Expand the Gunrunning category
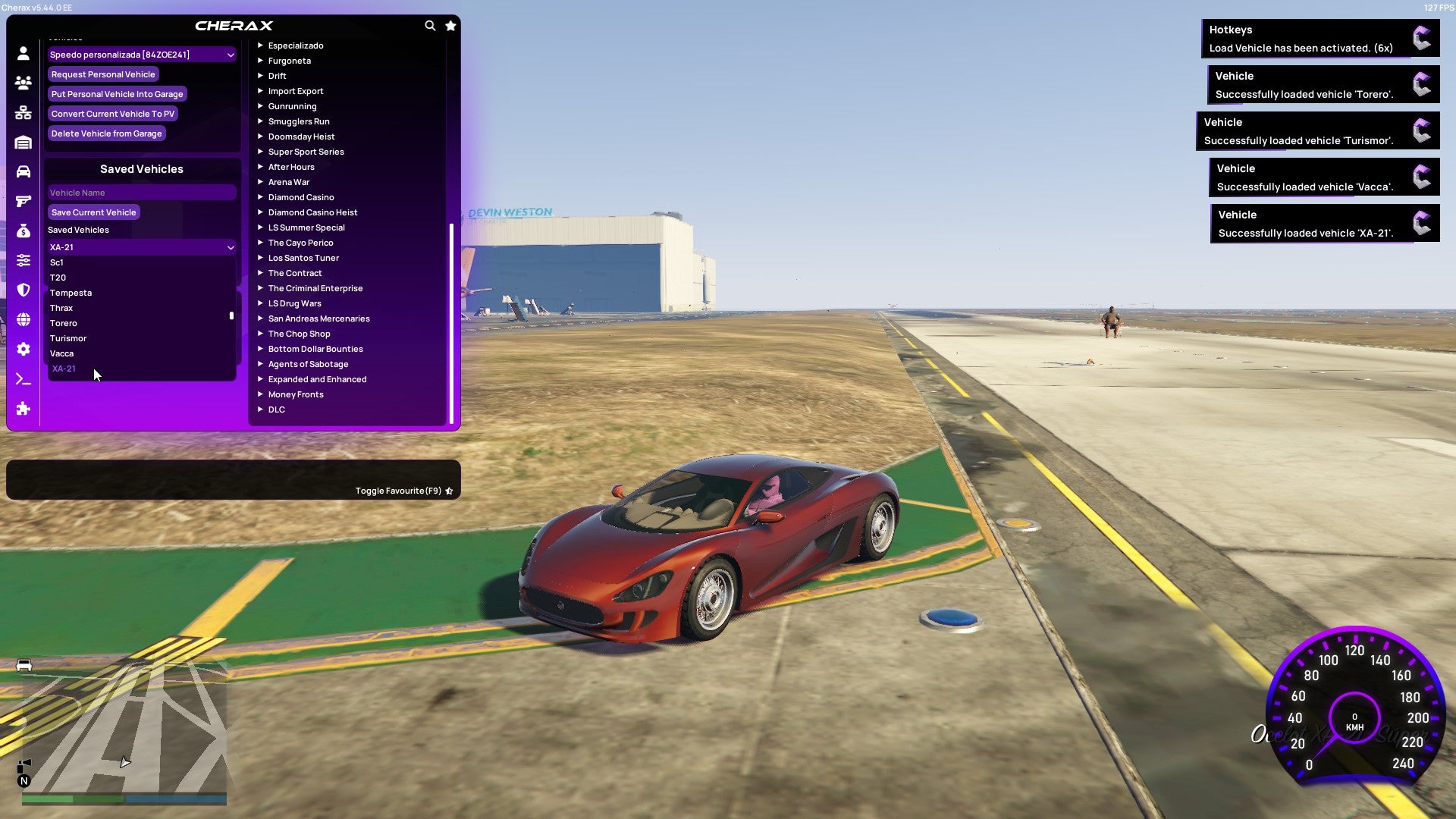Viewport: 1456px width, 819px height. click(292, 106)
